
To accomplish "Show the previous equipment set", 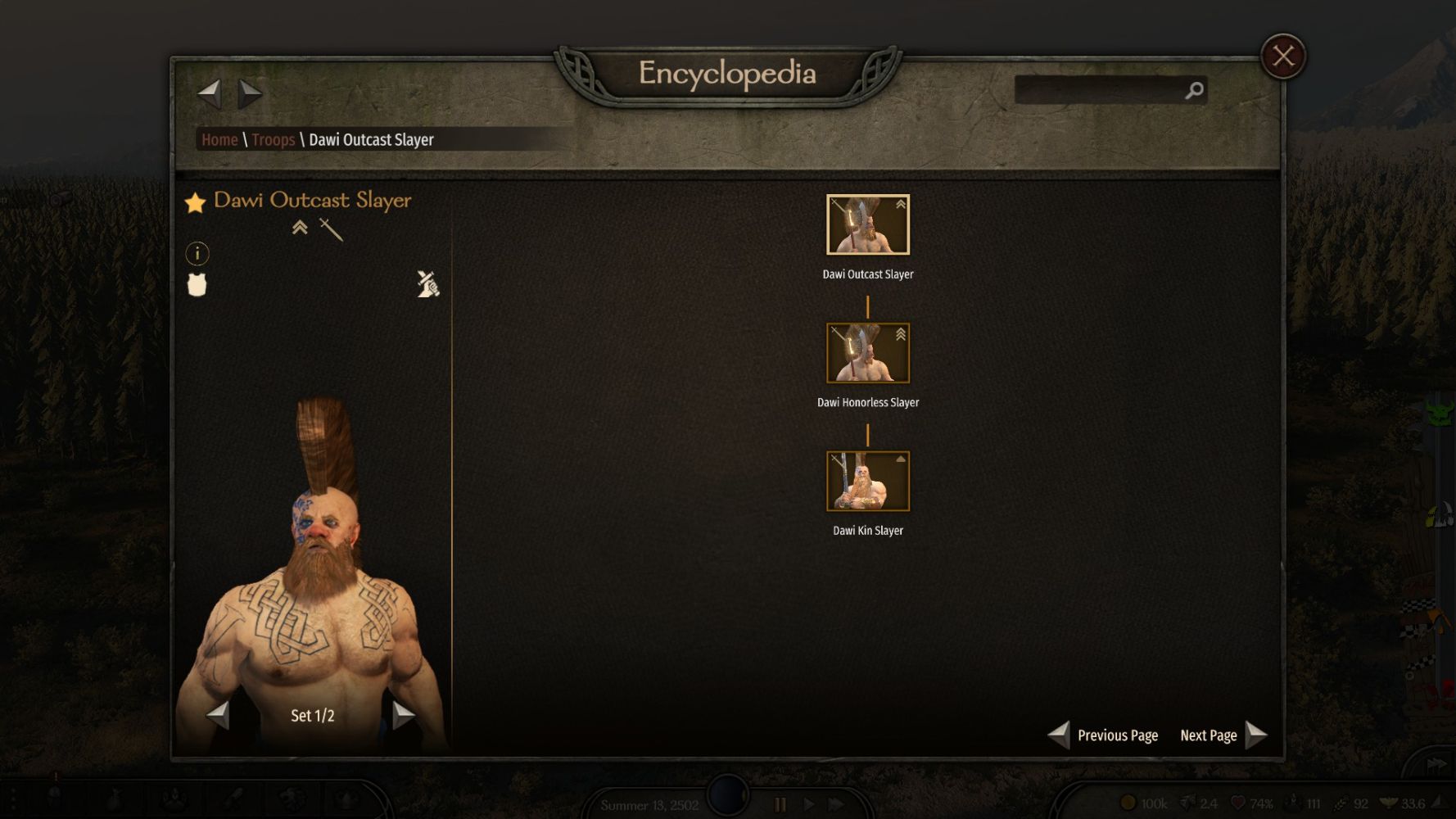I will [x=218, y=715].
